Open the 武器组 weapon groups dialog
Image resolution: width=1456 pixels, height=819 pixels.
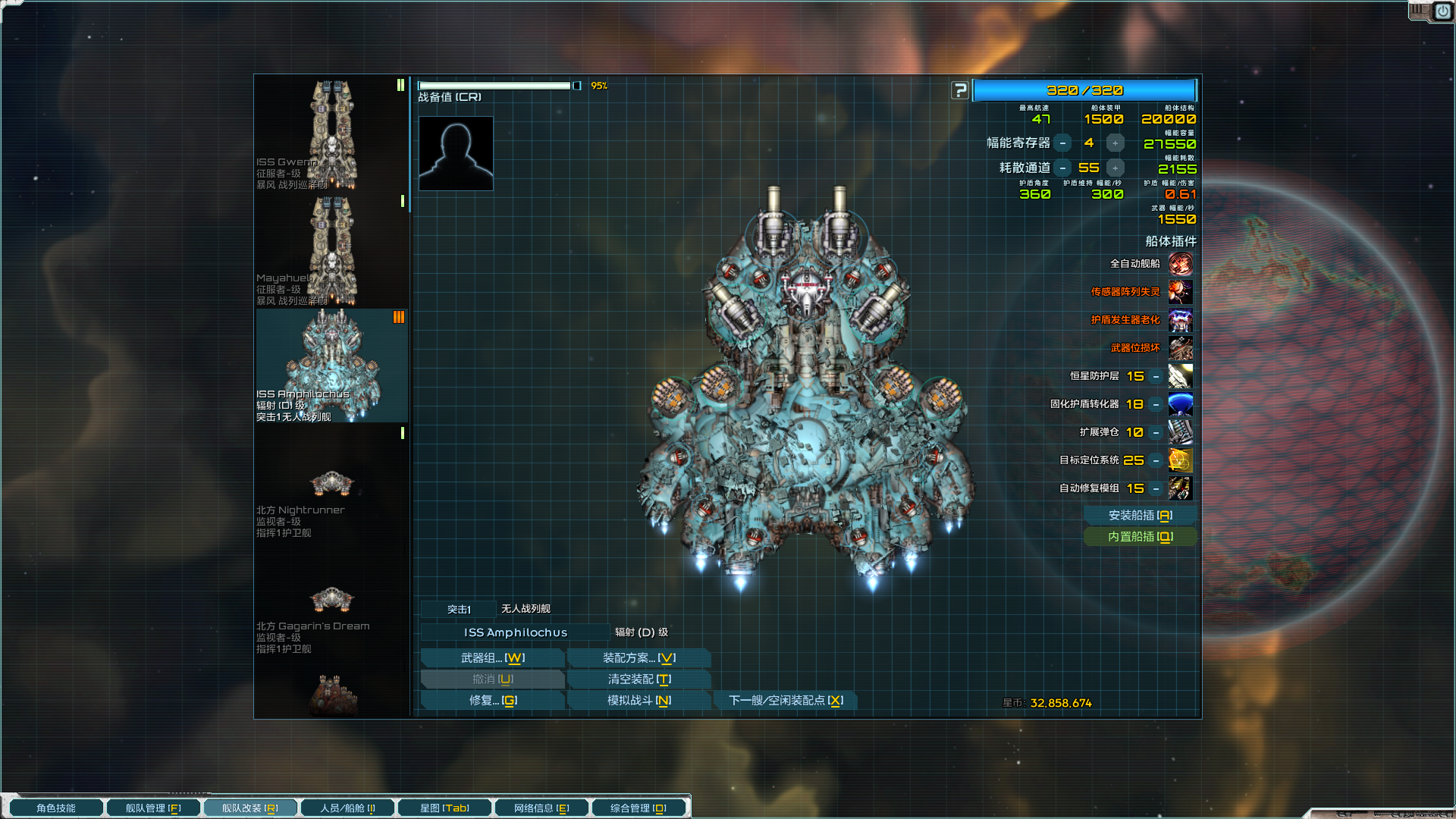[x=492, y=658]
